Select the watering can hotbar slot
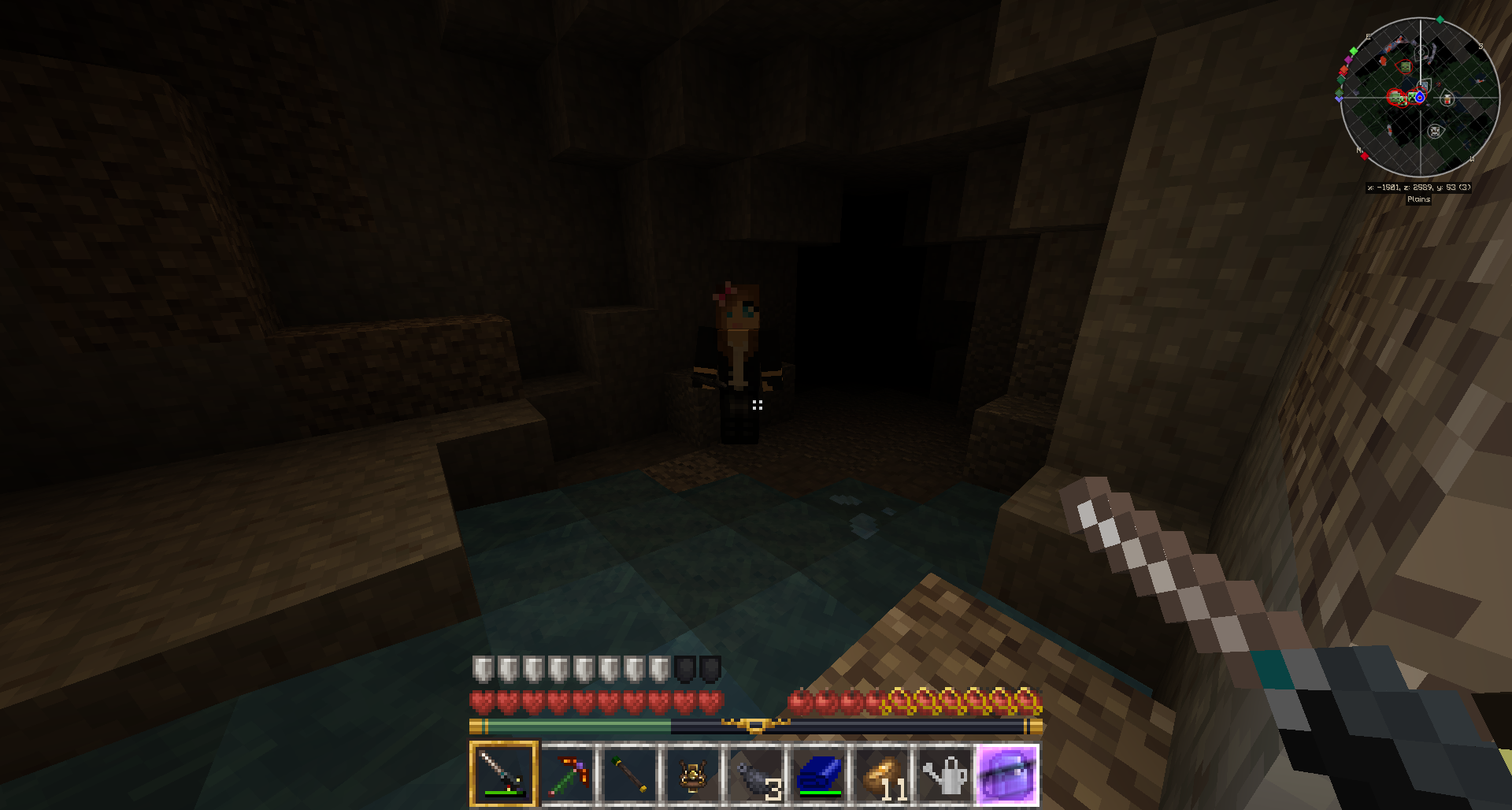The height and width of the screenshot is (810, 1512). coord(945,773)
